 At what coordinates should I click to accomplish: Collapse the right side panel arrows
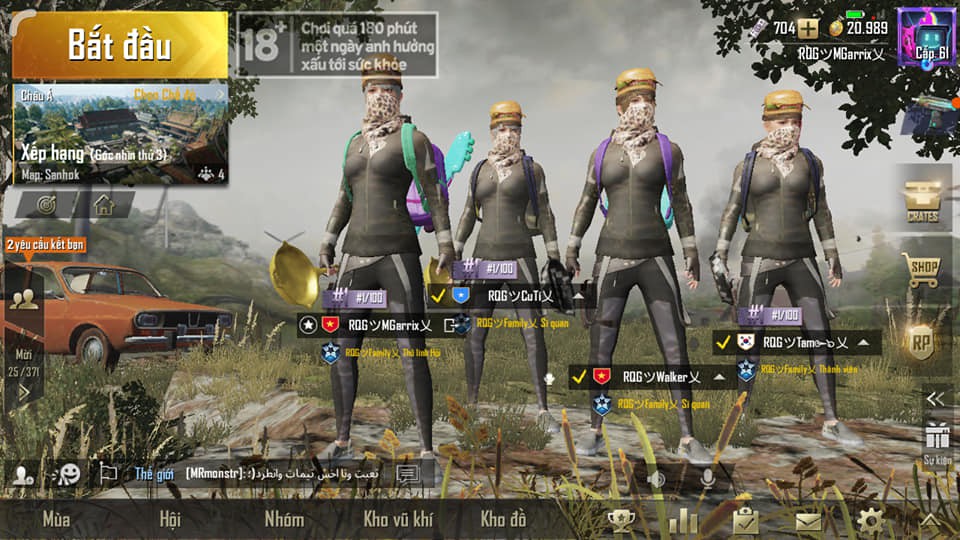935,398
